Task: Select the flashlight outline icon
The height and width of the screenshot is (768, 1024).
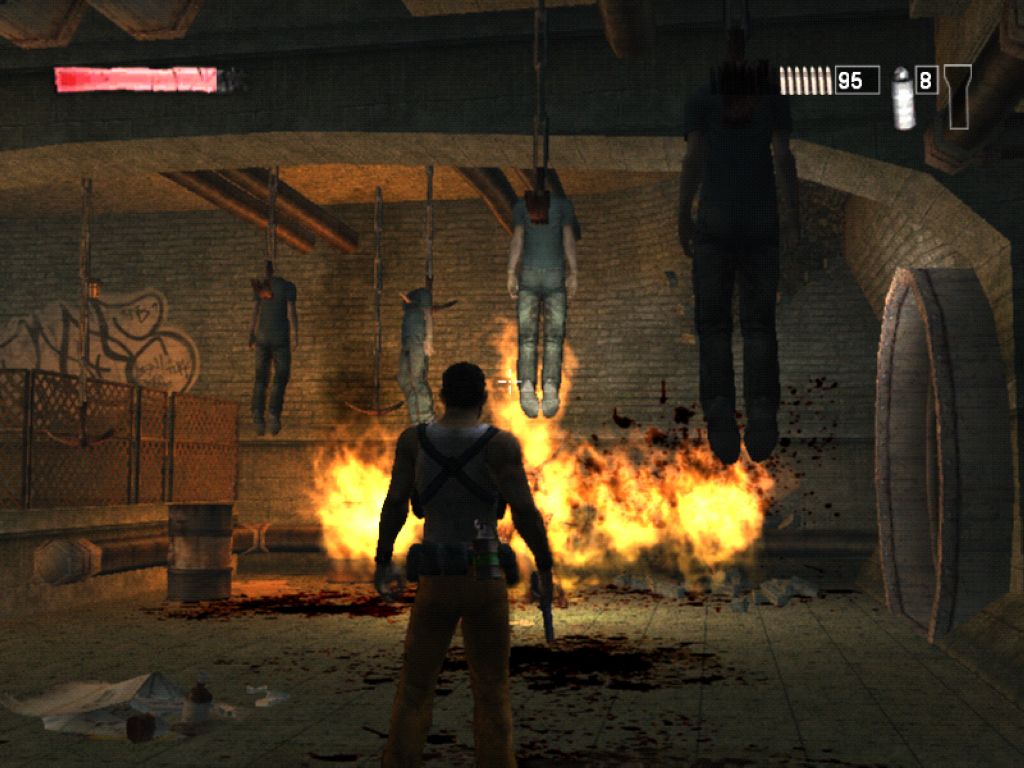Action: coord(957,96)
